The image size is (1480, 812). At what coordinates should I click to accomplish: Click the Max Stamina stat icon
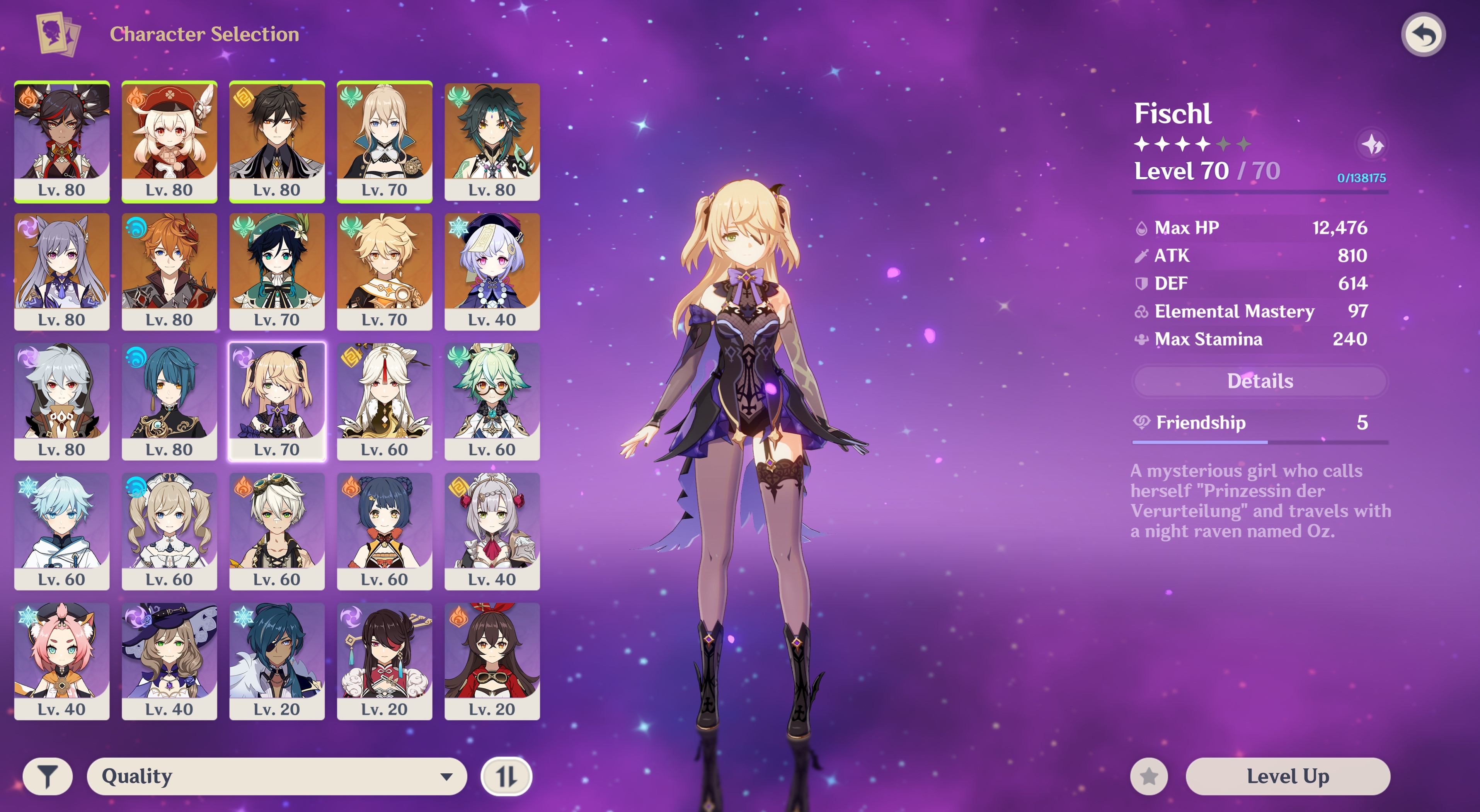[x=1143, y=339]
